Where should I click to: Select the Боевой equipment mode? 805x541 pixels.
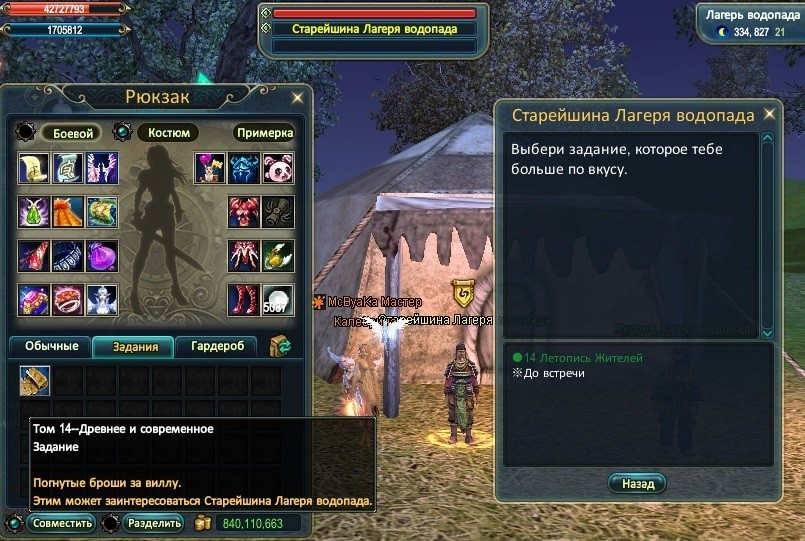72,133
